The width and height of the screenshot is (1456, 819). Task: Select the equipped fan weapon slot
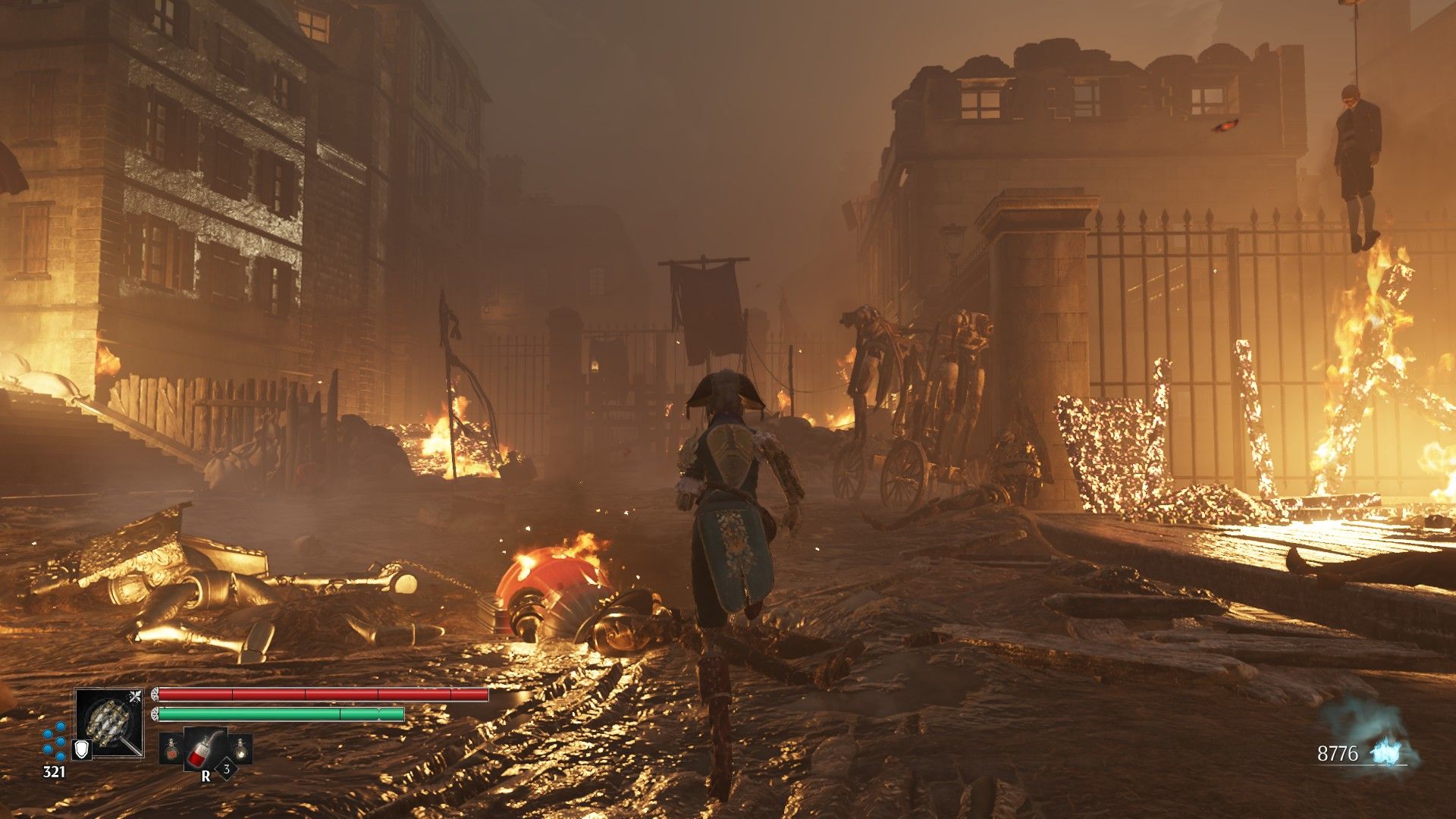[x=109, y=722]
